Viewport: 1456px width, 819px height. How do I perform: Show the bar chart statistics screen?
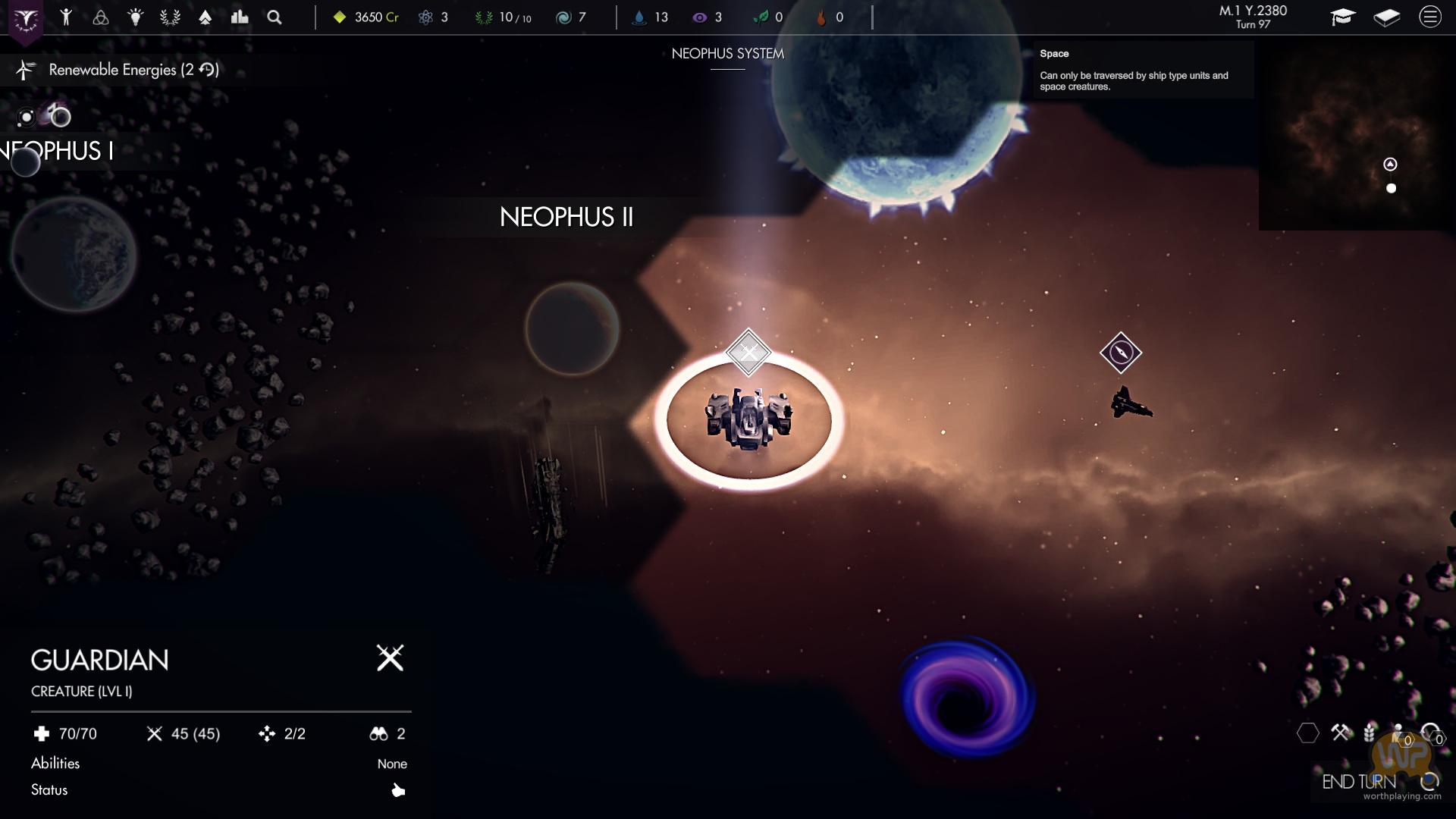pos(240,17)
